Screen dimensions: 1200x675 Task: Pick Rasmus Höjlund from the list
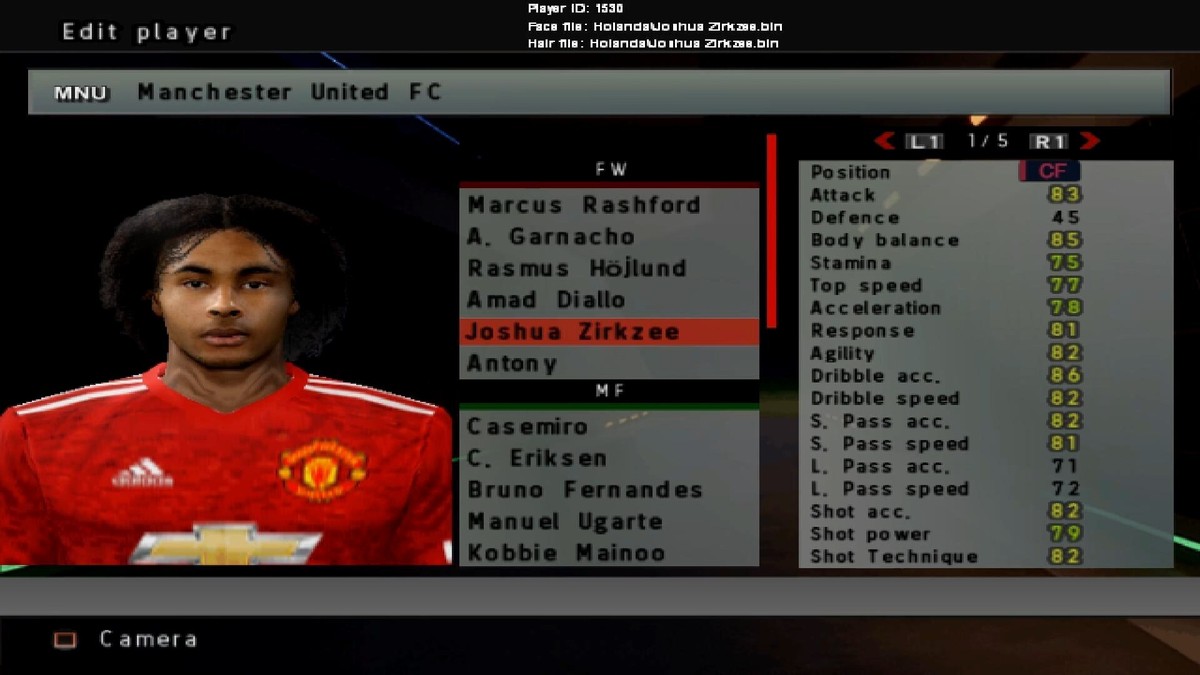577,268
